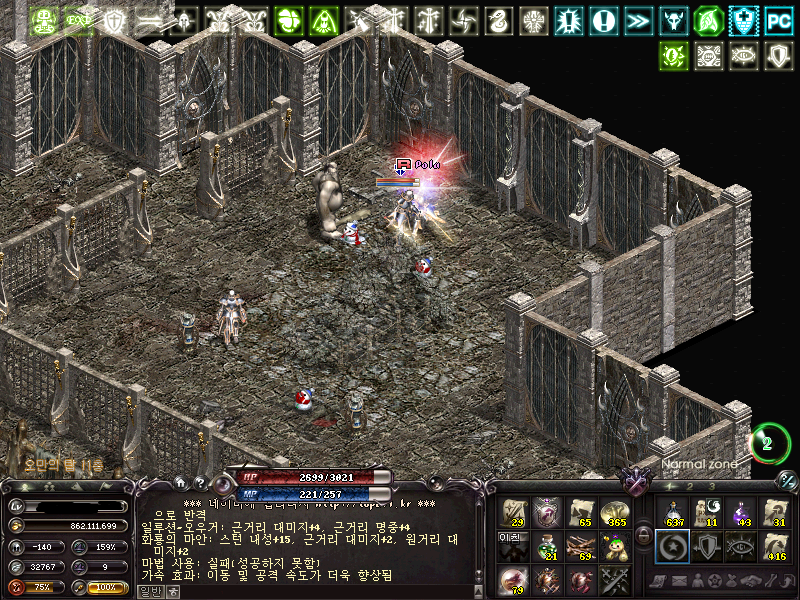Use the bundle of arrows showing 69
The height and width of the screenshot is (600, 800).
click(581, 546)
